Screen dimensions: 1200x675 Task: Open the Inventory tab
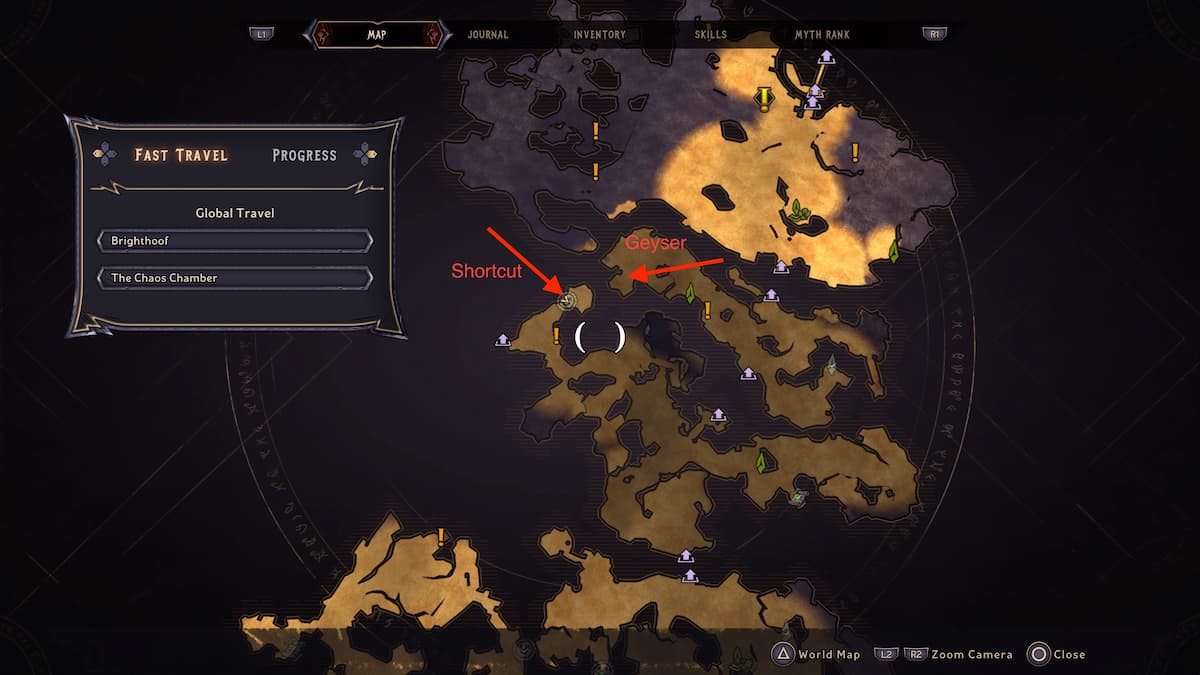[x=599, y=34]
